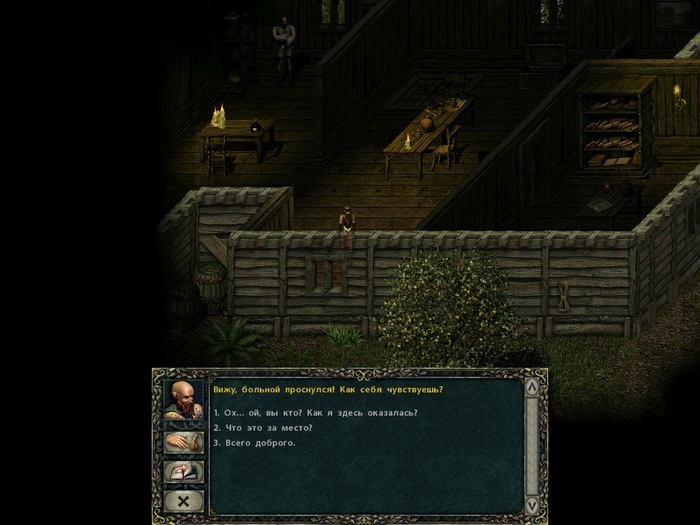
Task: Close the dialogue with the X button
Action: point(184,498)
